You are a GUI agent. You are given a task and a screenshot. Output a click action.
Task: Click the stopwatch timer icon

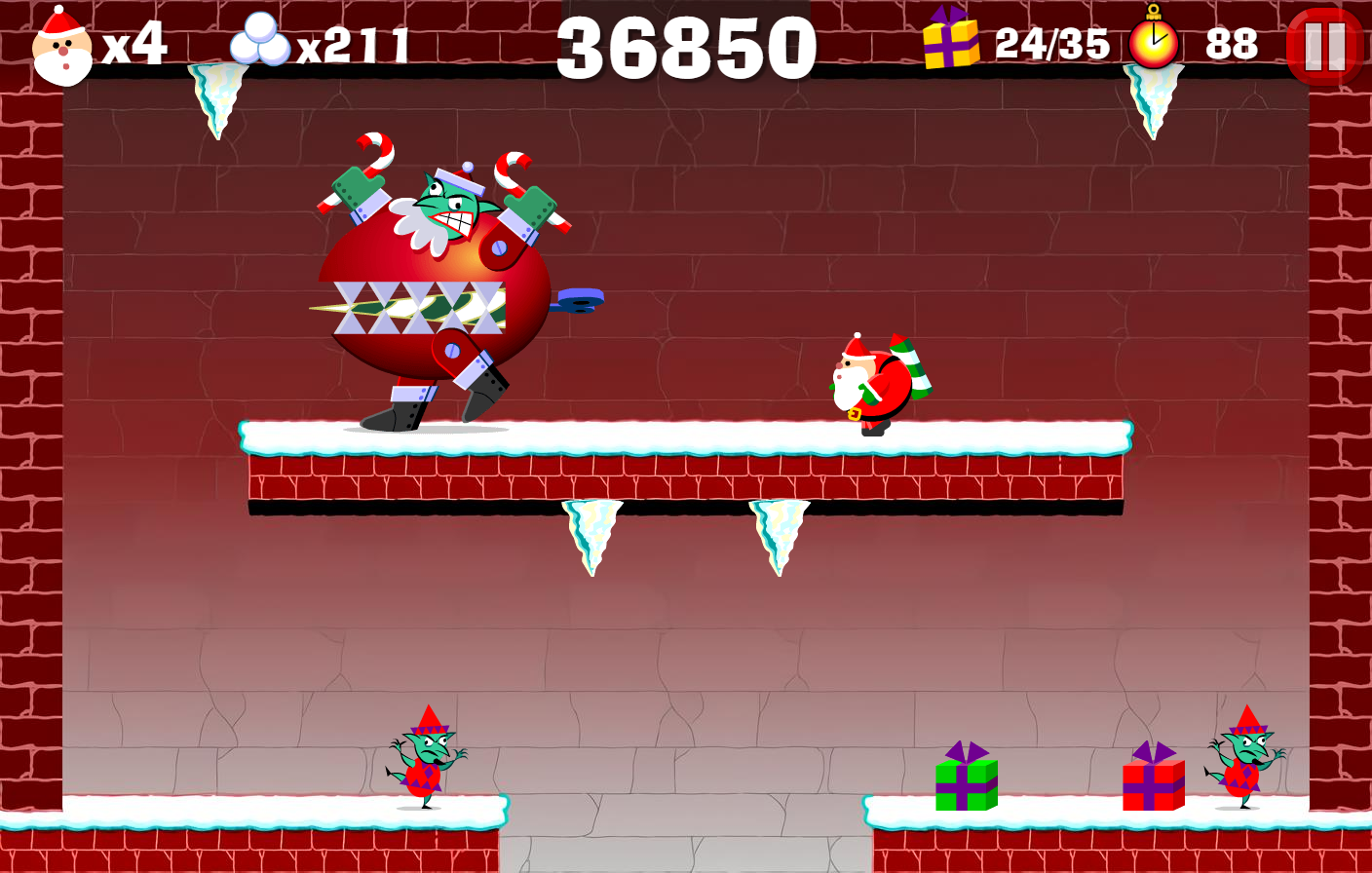coord(1153,41)
